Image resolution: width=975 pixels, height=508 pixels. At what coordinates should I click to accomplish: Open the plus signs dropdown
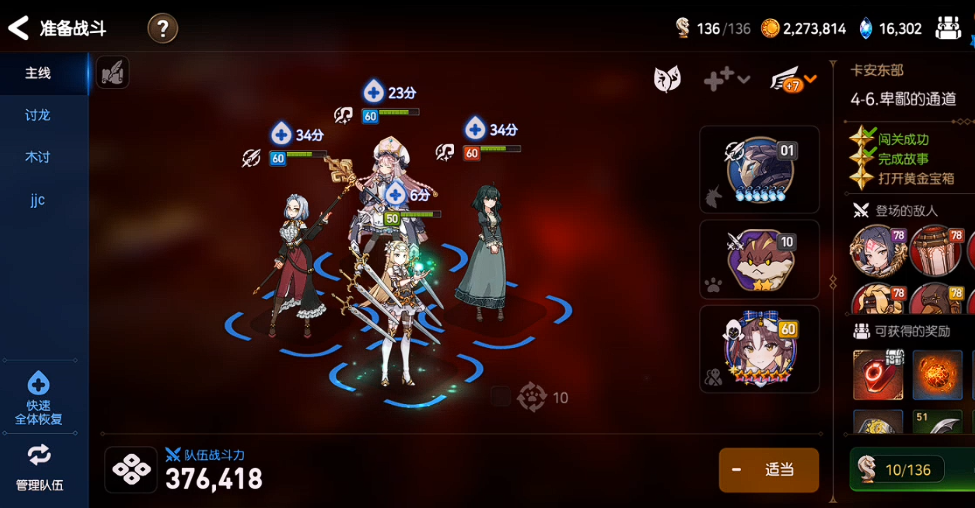(726, 80)
